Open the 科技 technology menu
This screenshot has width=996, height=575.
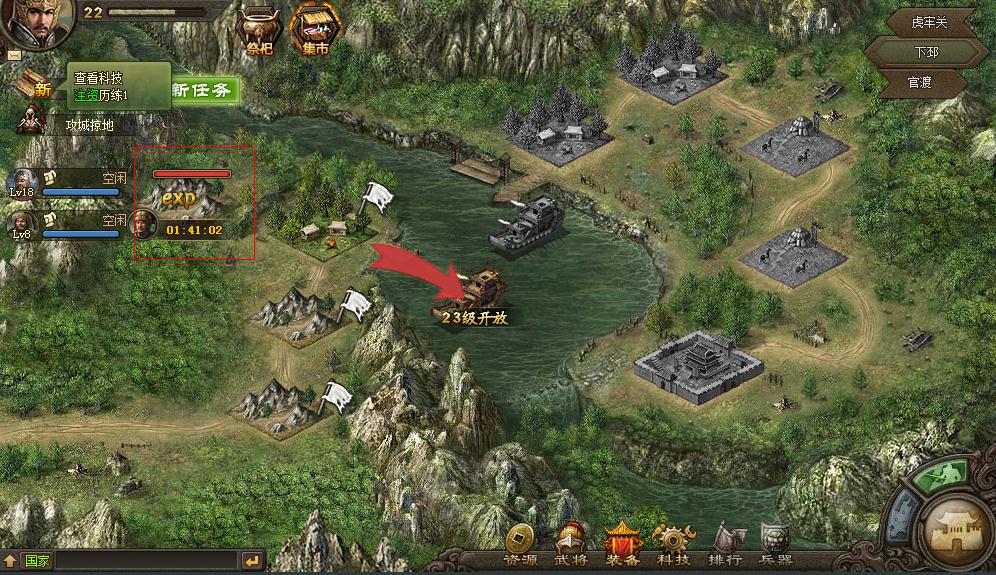click(x=672, y=545)
